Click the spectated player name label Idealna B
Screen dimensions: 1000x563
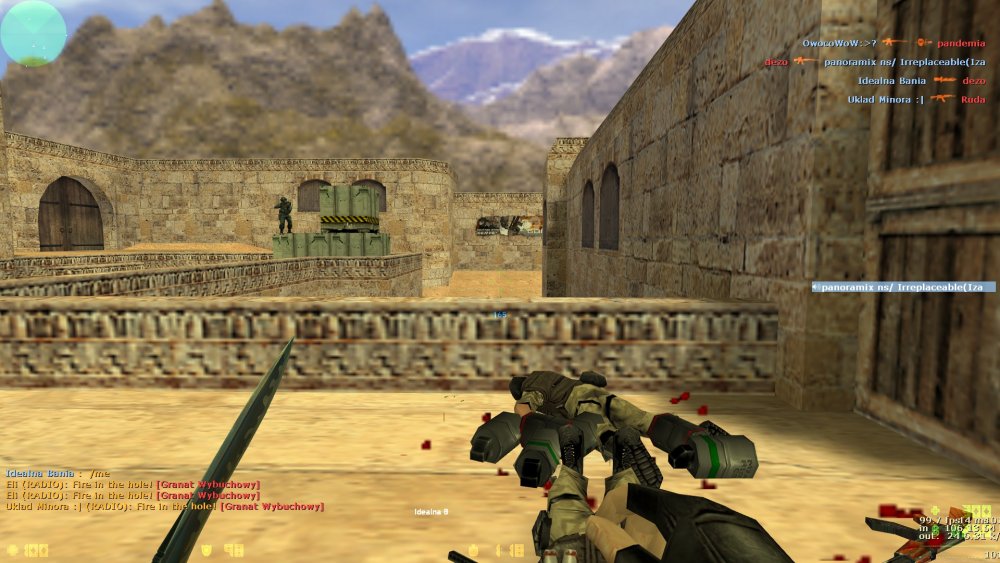[431, 512]
